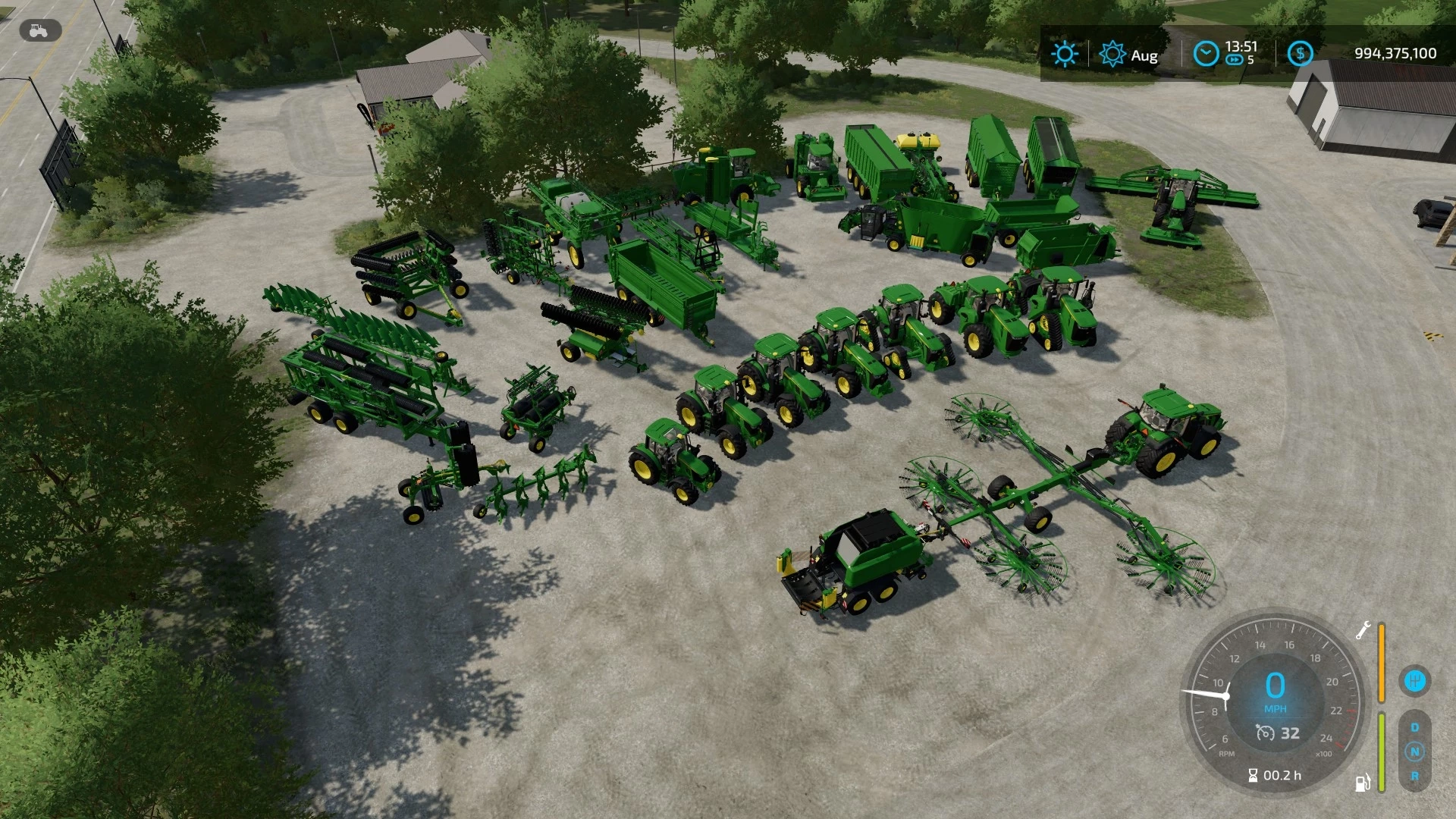Screen dimensions: 1456x819
Task: Open finances via the dollar coin icon
Action: tap(1300, 54)
